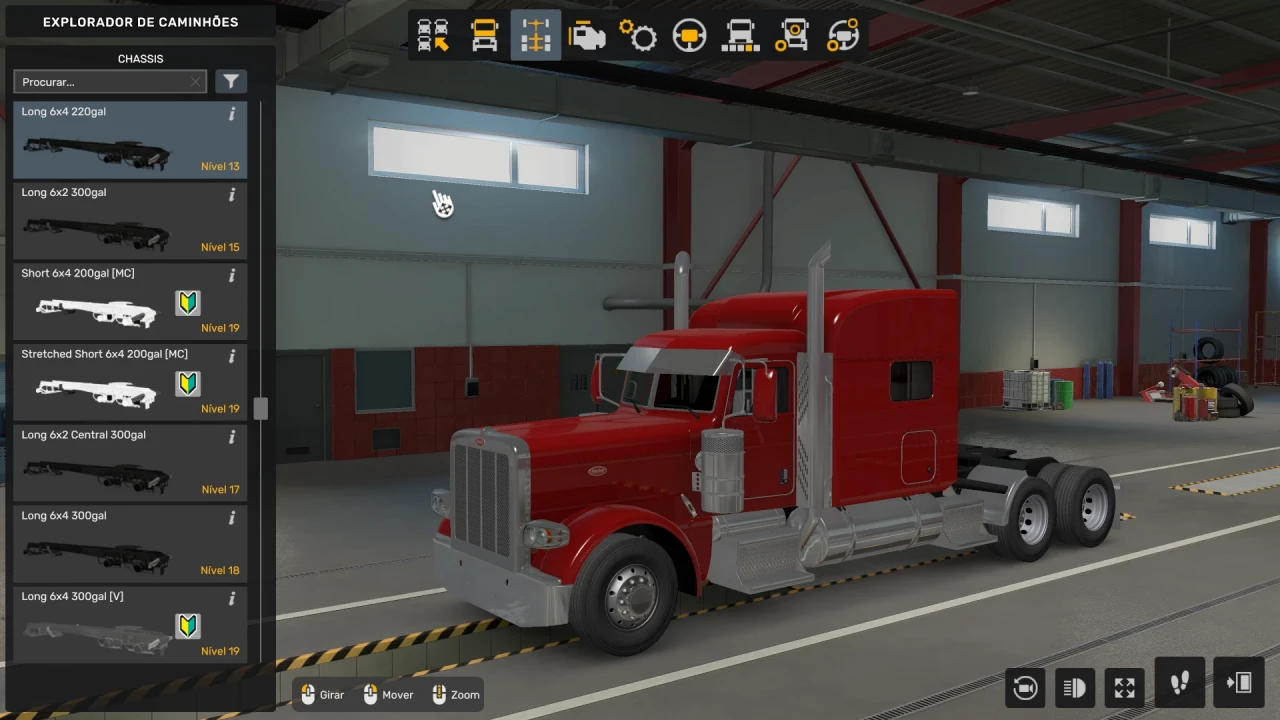Enable walk mode with the footprints icon
1280x720 pixels.
click(x=1179, y=687)
